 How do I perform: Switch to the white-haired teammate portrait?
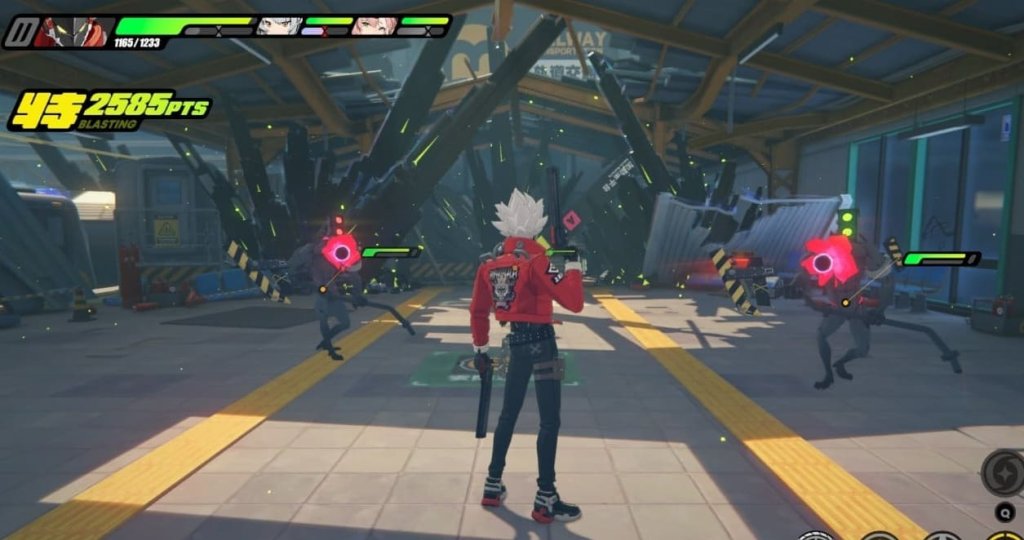[x=279, y=25]
